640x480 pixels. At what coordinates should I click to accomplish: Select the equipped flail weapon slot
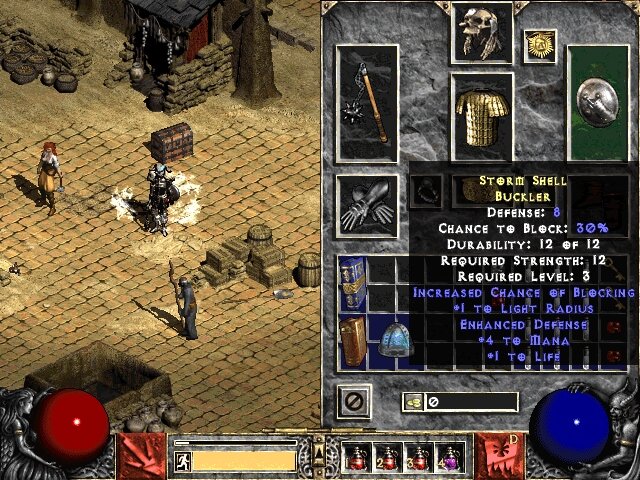369,105
